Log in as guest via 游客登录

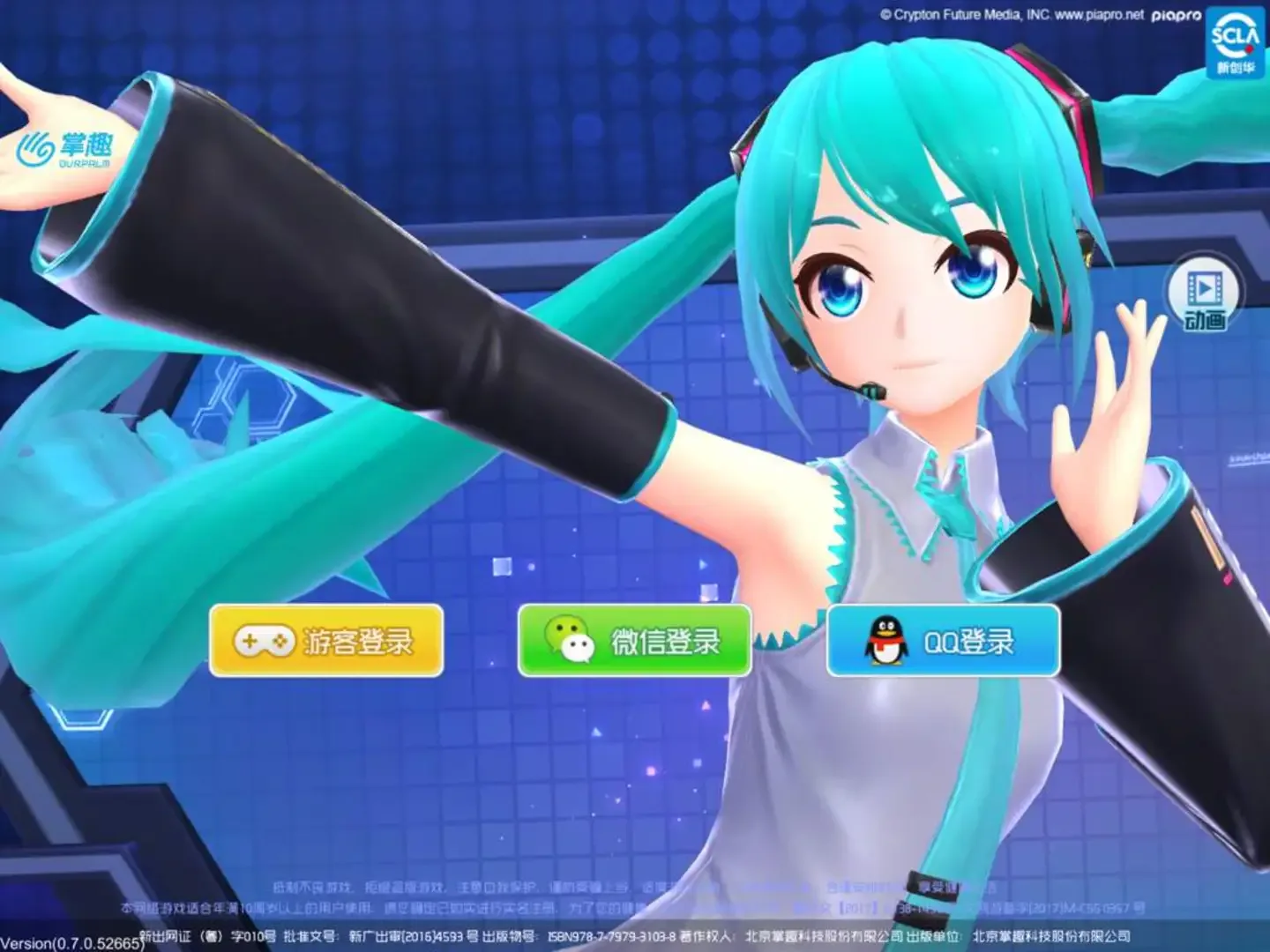tap(326, 643)
